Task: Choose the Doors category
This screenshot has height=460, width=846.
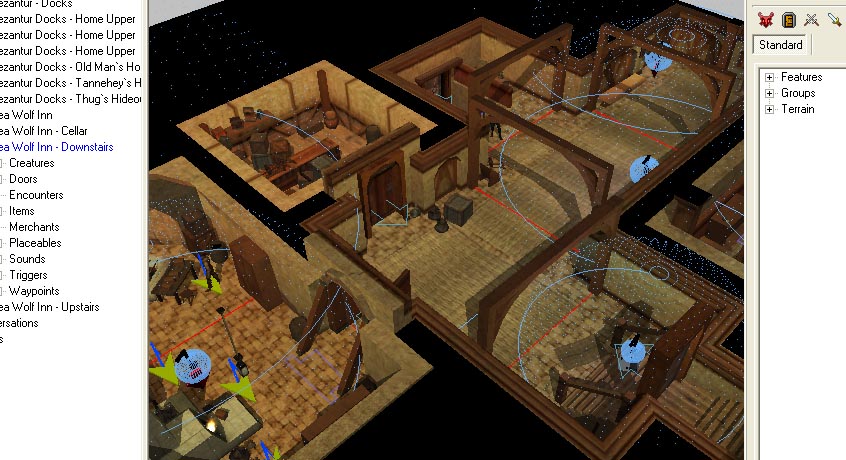Action: [x=24, y=179]
